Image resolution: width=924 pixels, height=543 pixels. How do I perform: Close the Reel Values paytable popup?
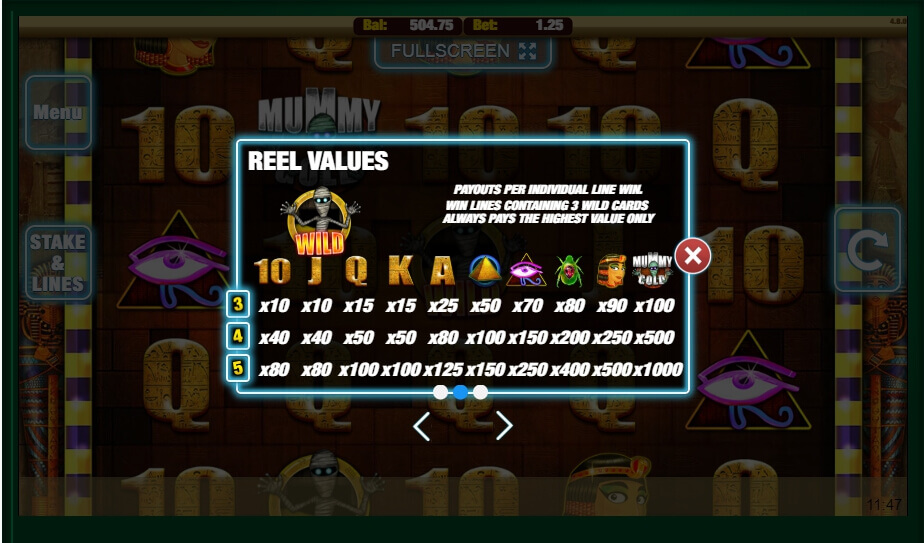[x=692, y=256]
